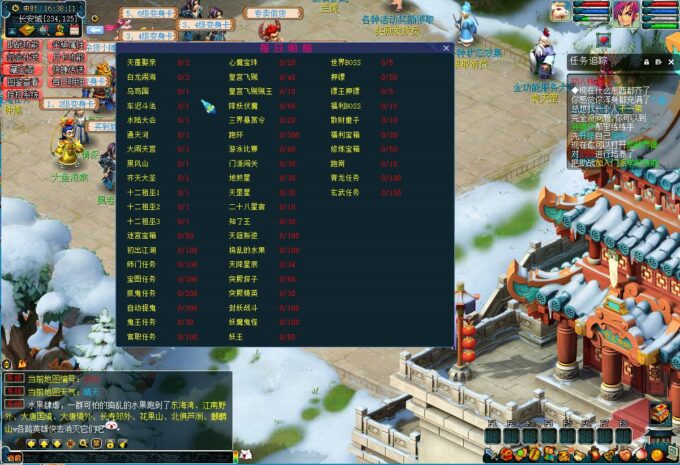Pick the 妖王 entry in the list
The height and width of the screenshot is (465, 680).
coord(236,336)
